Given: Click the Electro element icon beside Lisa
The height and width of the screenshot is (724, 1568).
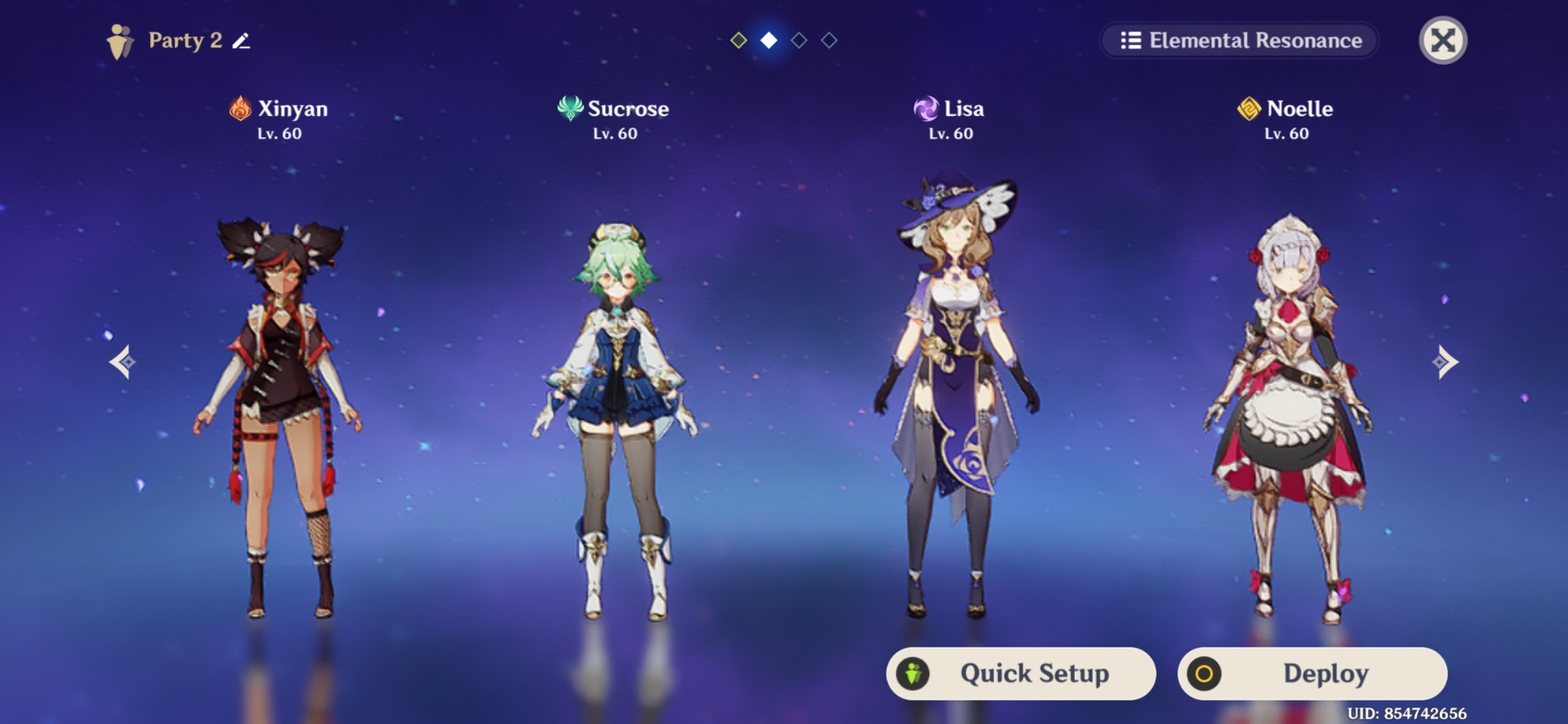Looking at the screenshot, I should (x=925, y=109).
